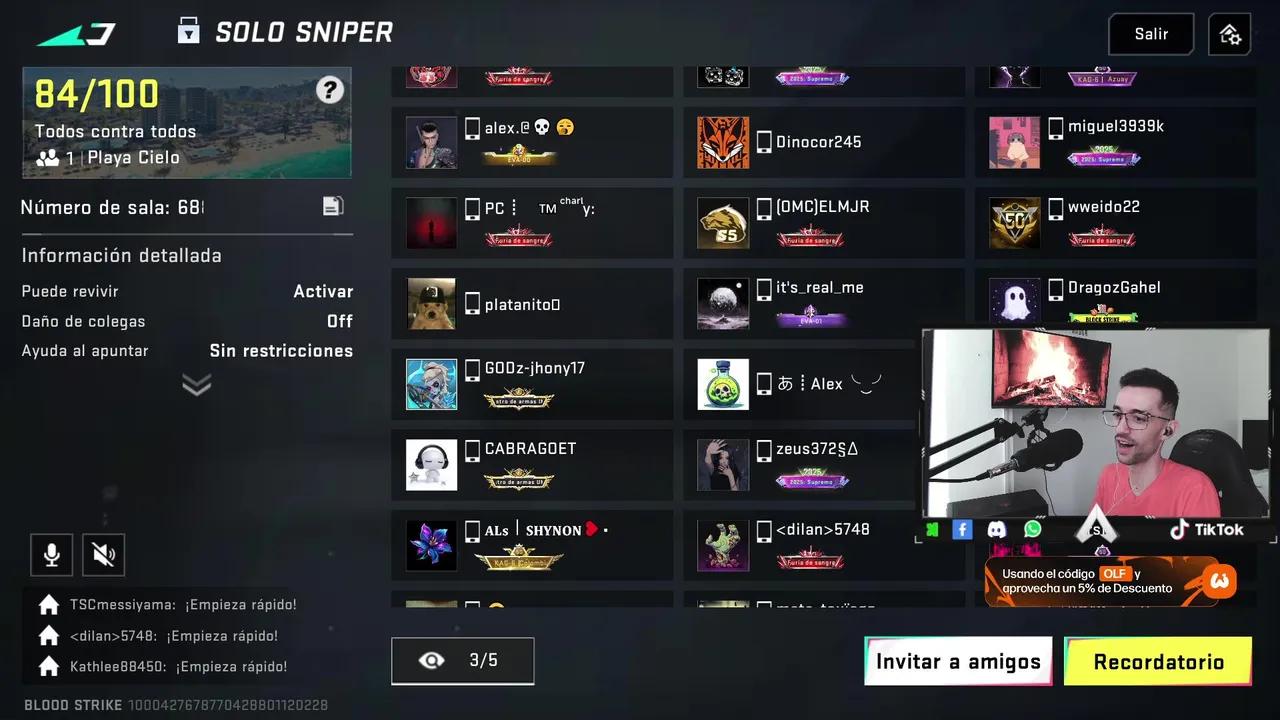This screenshot has width=1280, height=720.
Task: Set a Recordatorio for the match
Action: pyautogui.click(x=1158, y=661)
